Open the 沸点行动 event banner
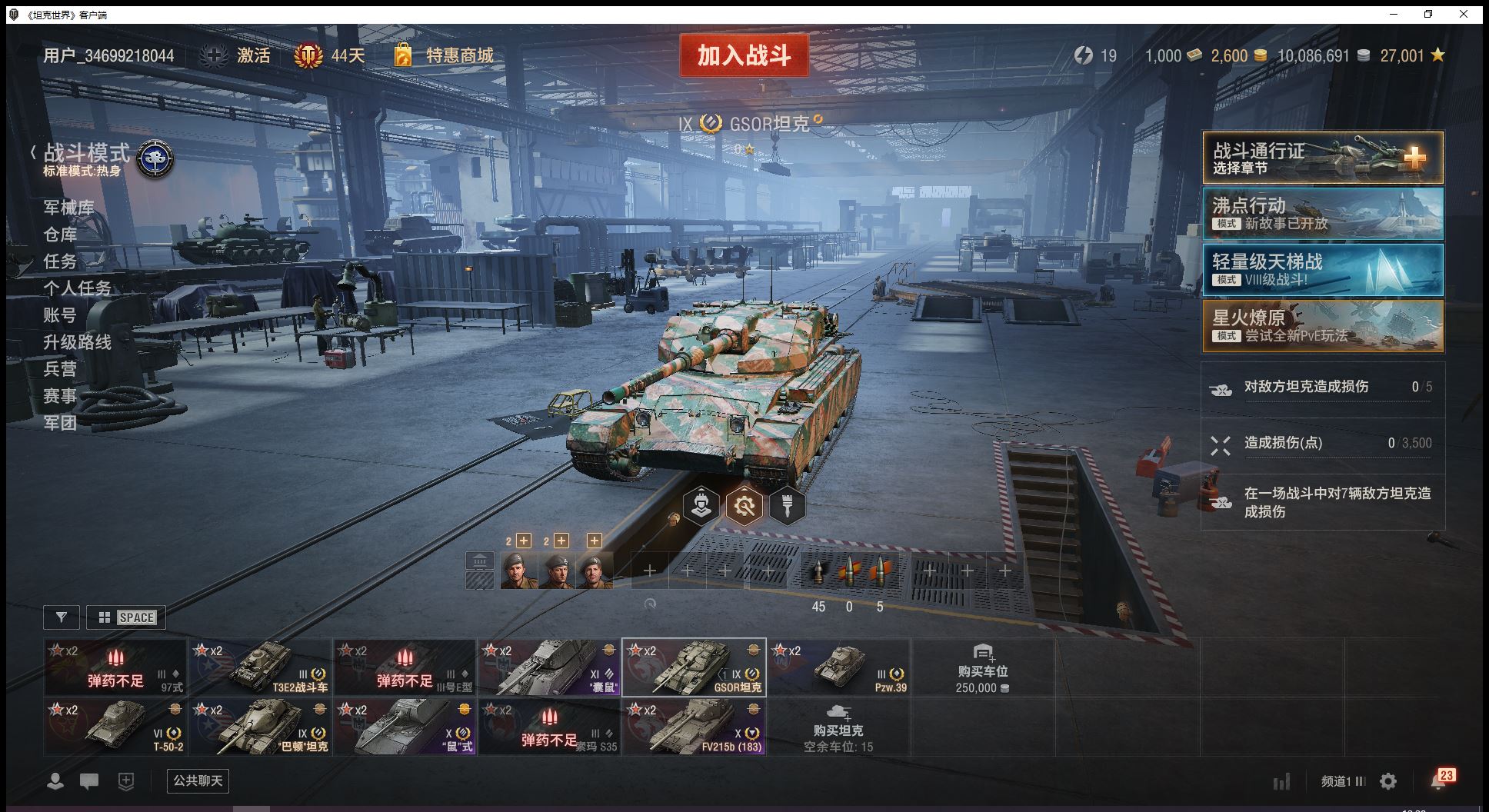The image size is (1489, 812). click(x=1322, y=214)
